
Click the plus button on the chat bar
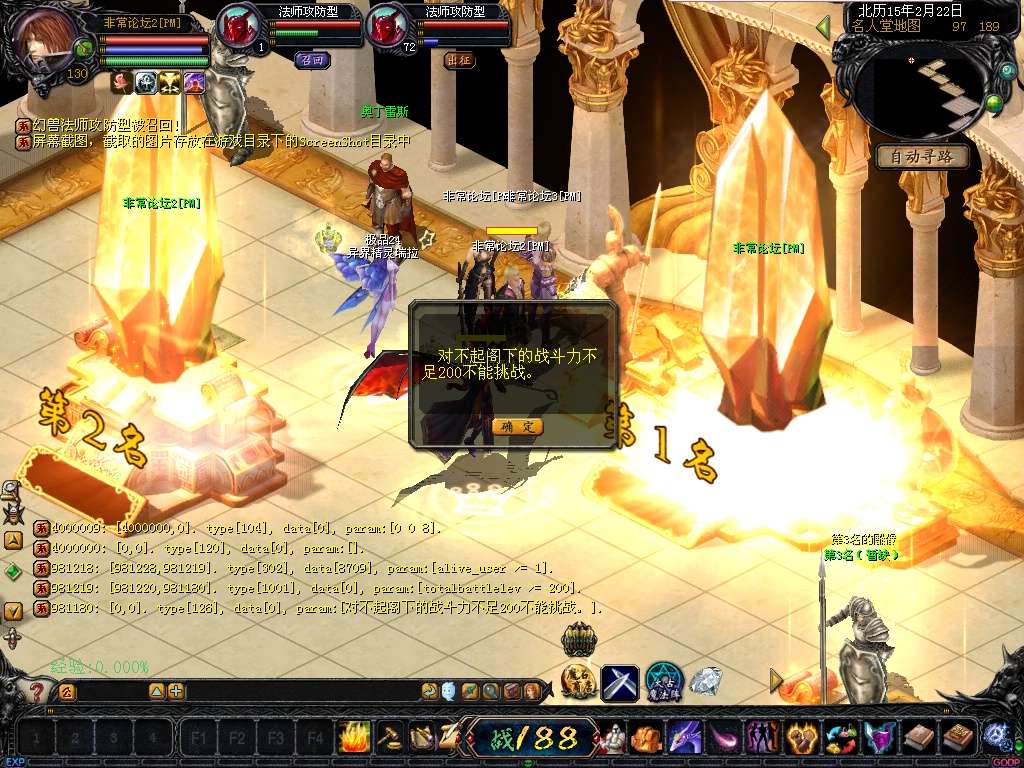(x=176, y=691)
